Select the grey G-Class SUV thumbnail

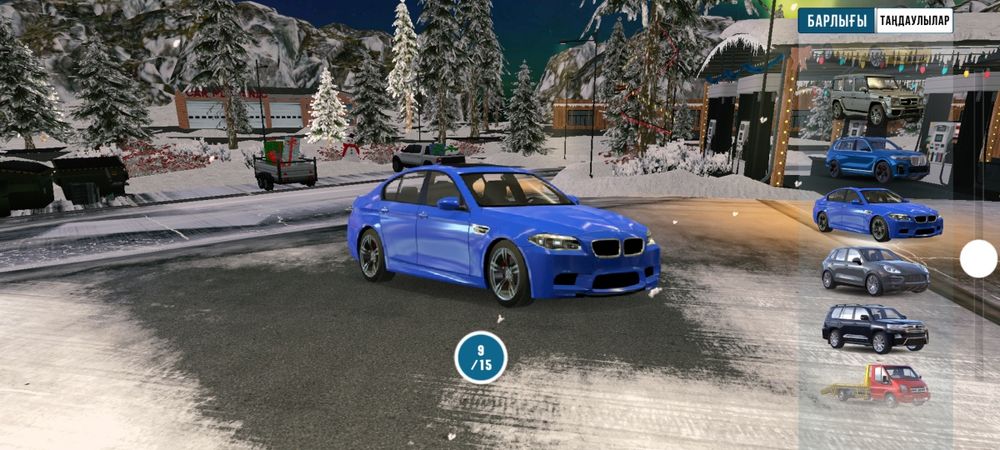875,97
